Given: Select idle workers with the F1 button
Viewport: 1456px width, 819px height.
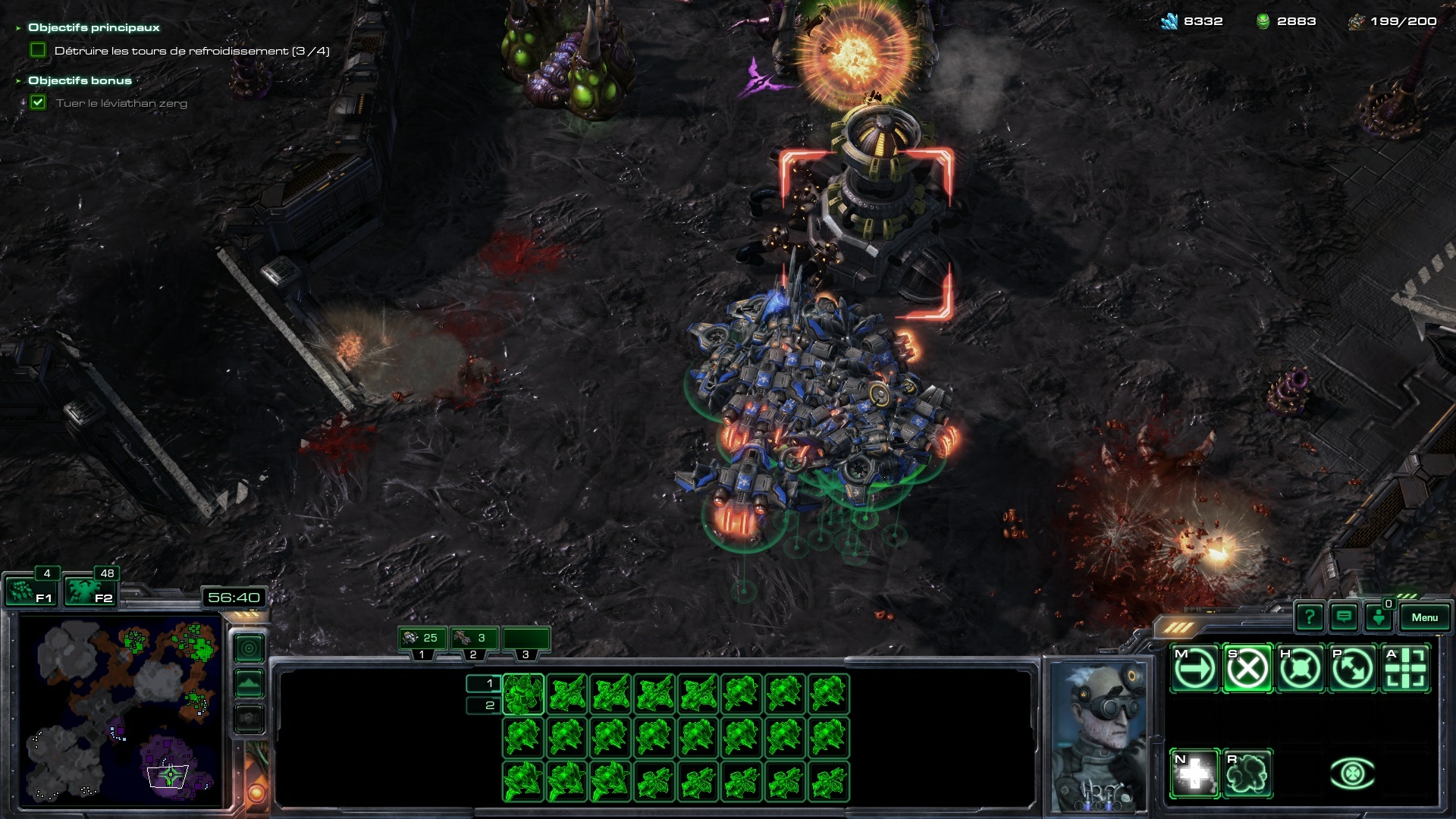Looking at the screenshot, I should tap(31, 591).
